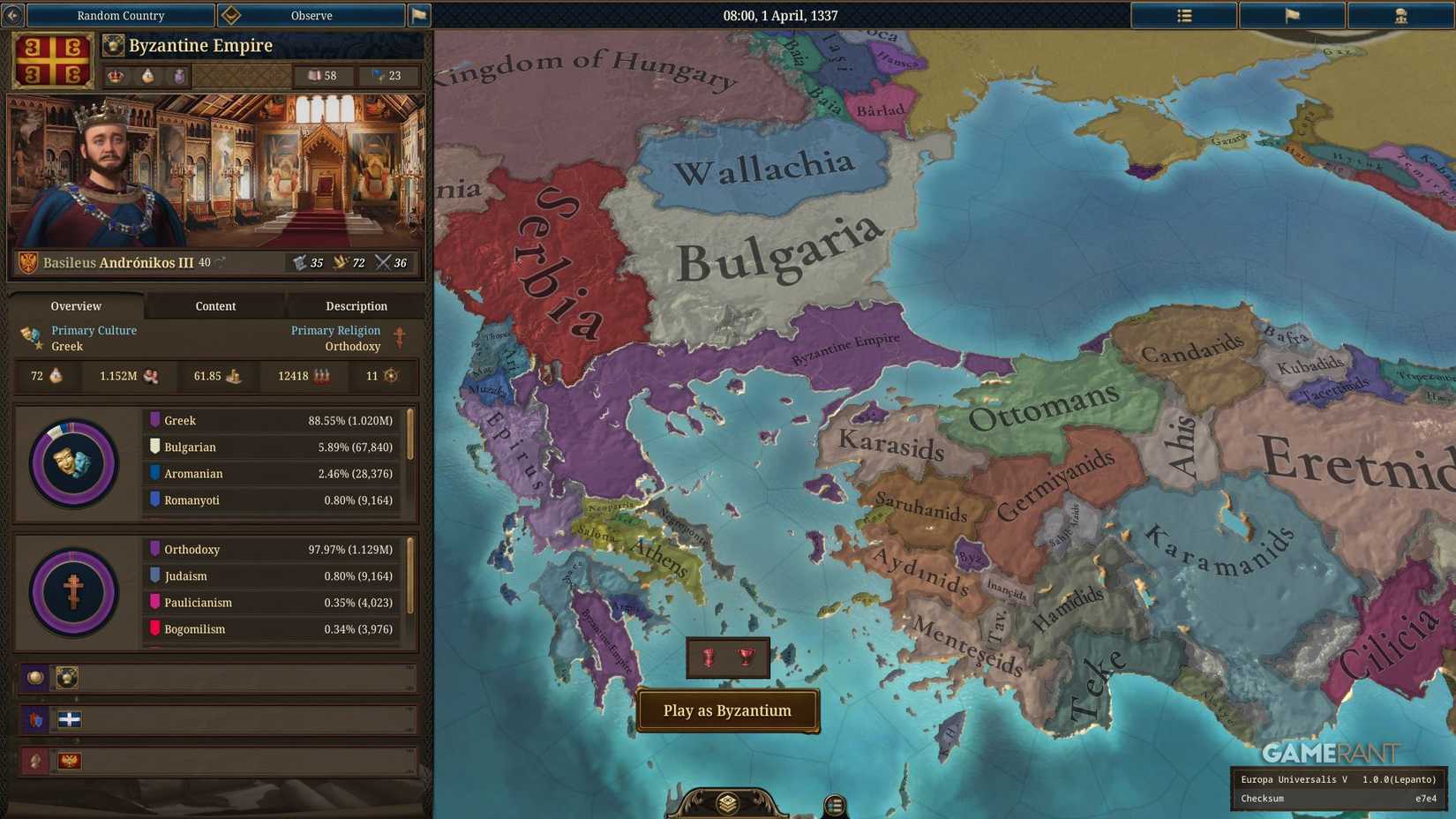Open the manpower icon showing 12418
Viewport: 1456px width, 819px height.
click(x=321, y=376)
